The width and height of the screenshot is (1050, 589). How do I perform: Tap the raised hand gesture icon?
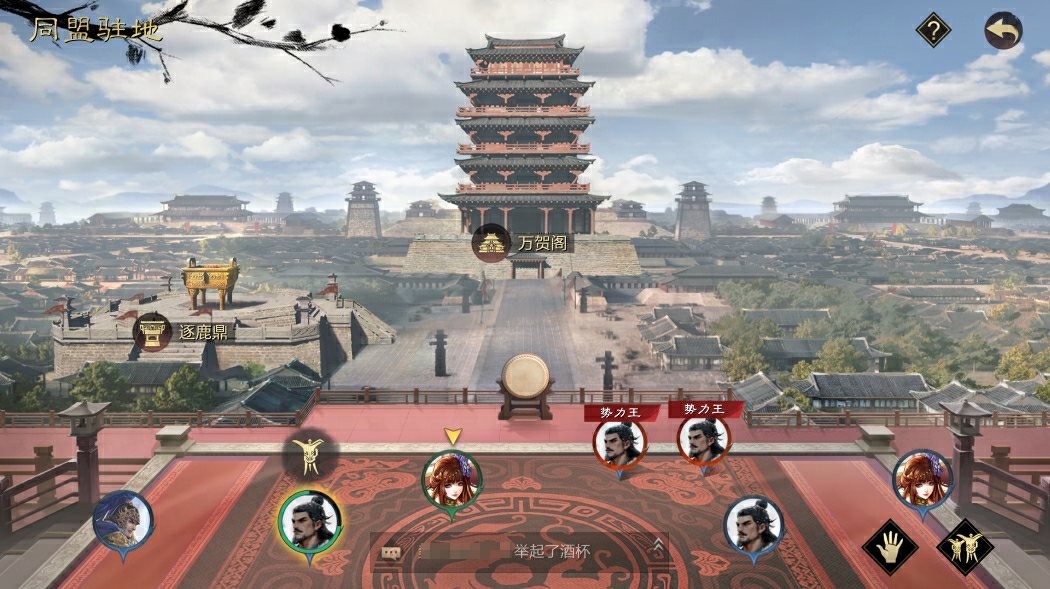(889, 546)
